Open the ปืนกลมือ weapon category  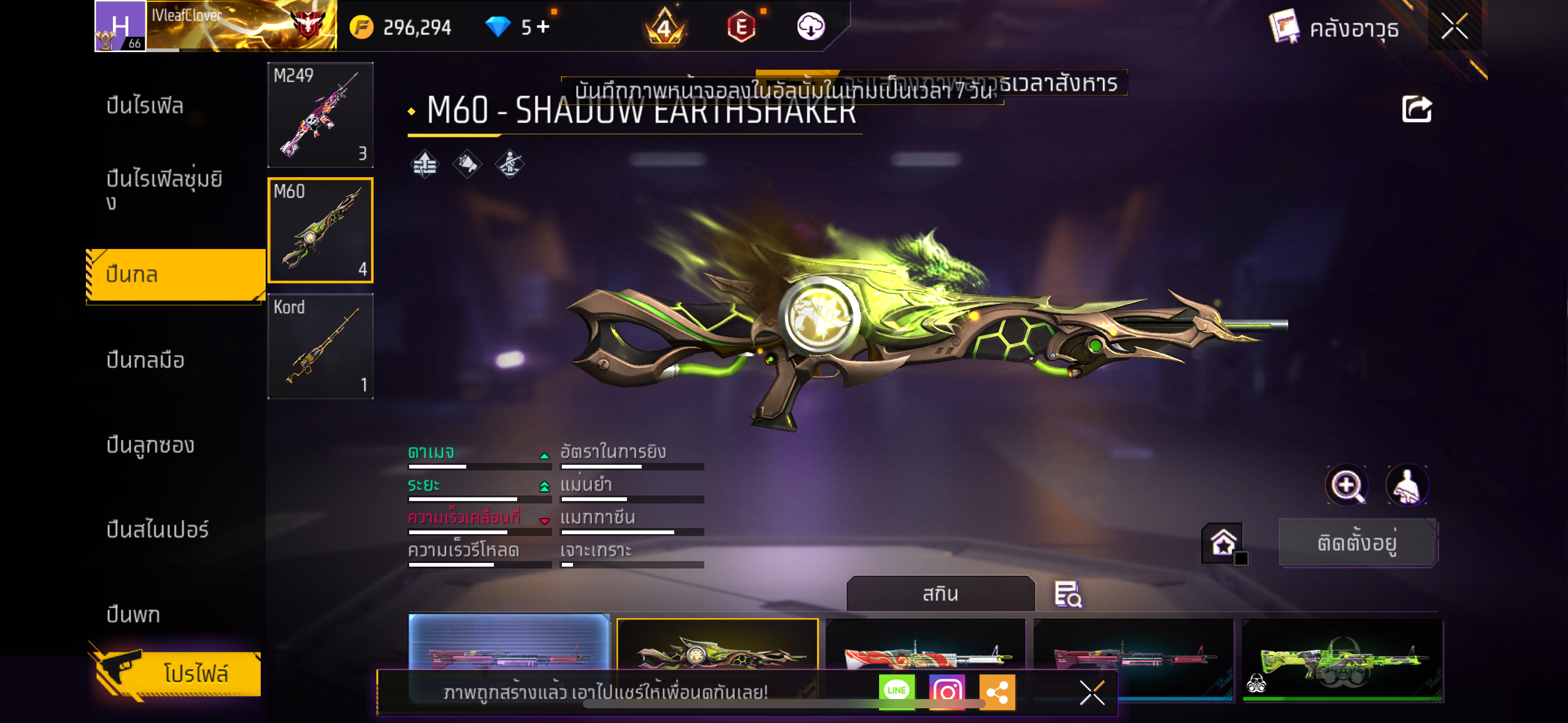coord(145,360)
